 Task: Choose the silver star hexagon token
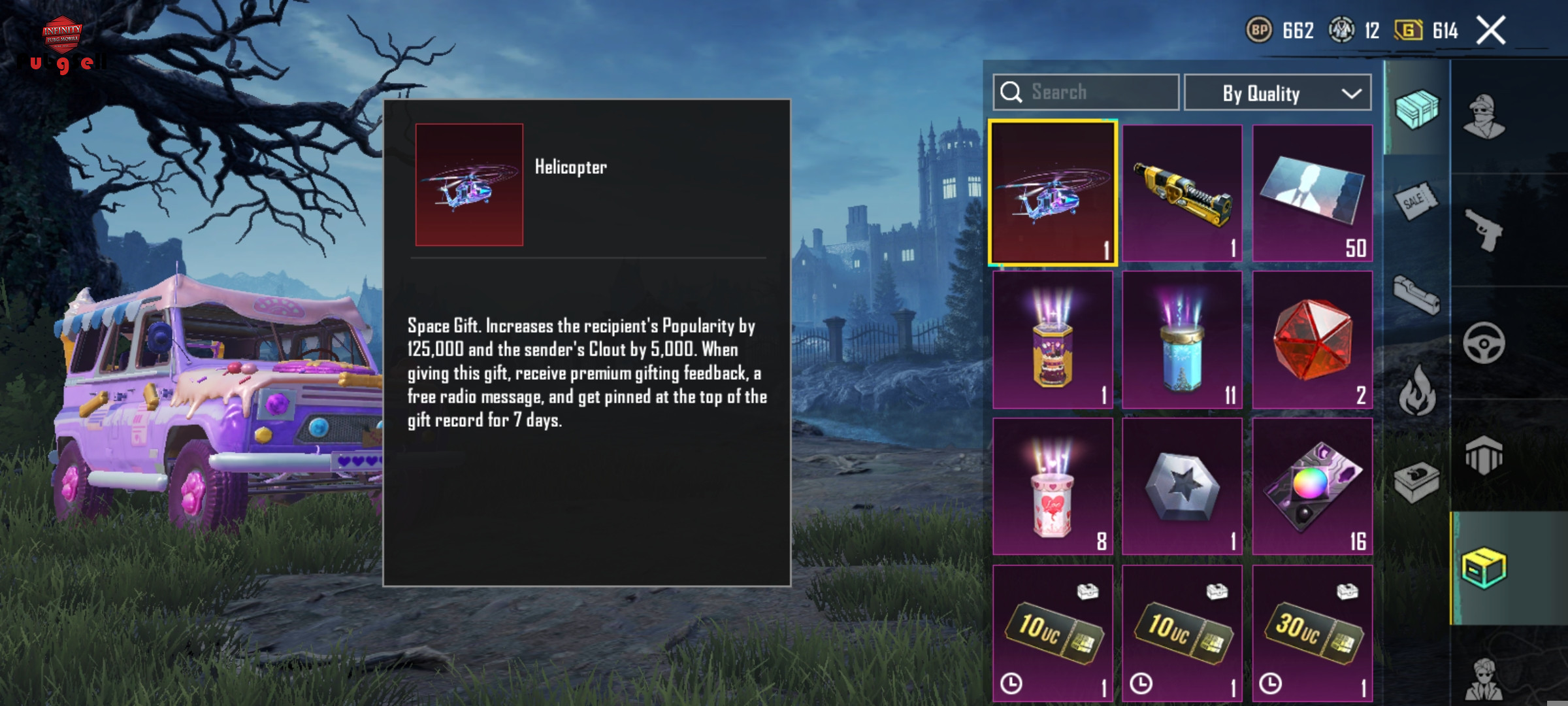(x=1182, y=486)
